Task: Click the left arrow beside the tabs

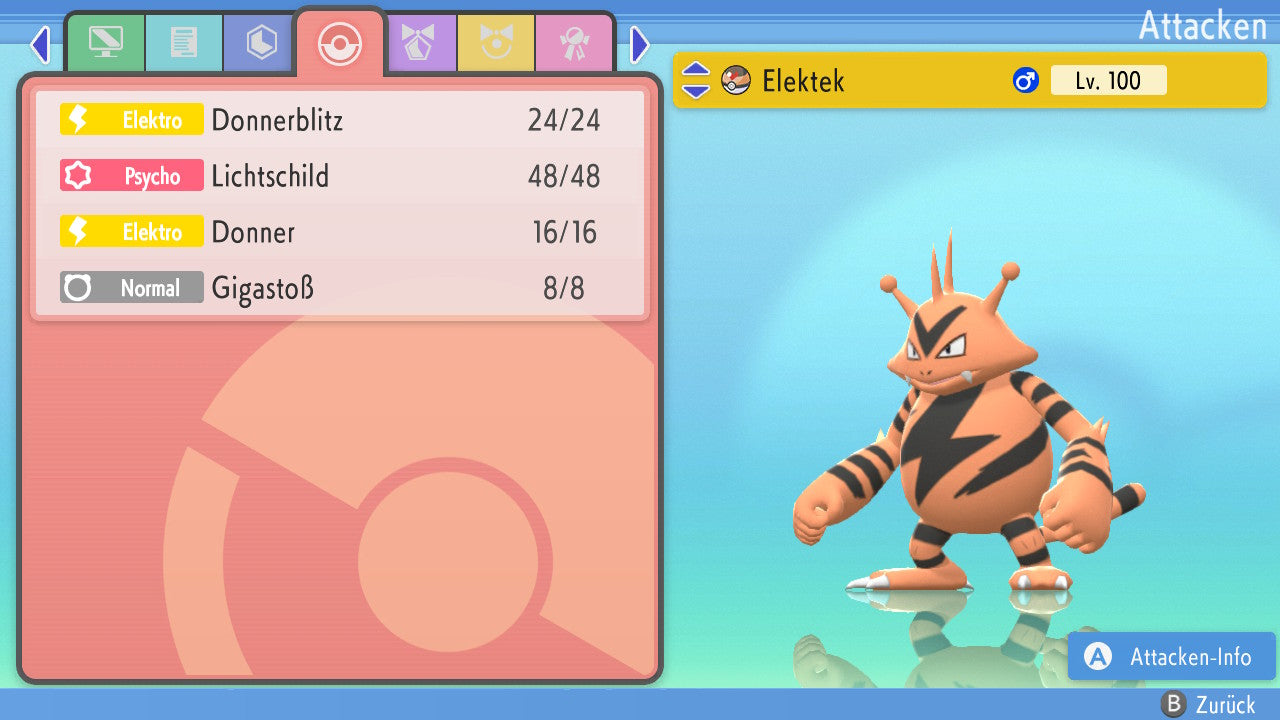Action: [40, 45]
